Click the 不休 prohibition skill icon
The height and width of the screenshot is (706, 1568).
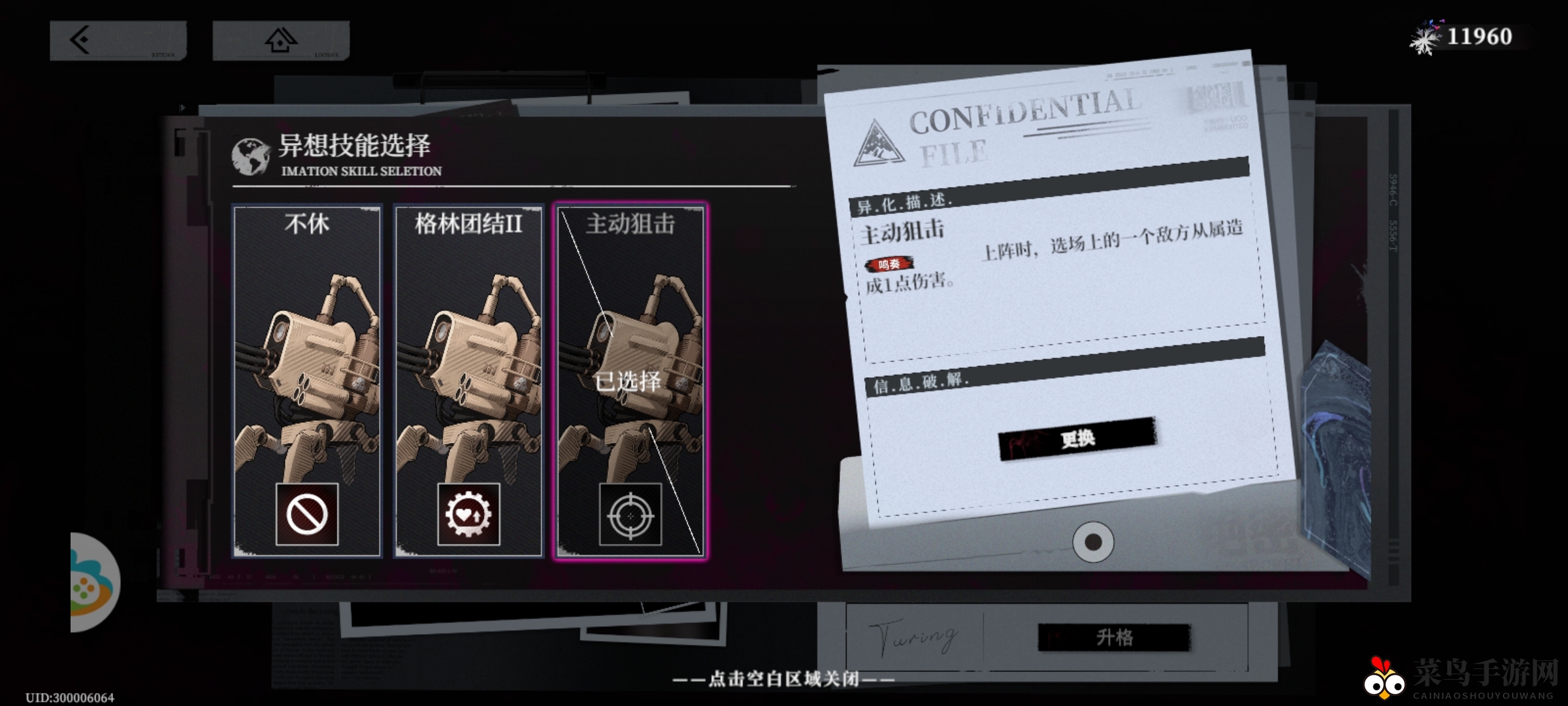(307, 514)
